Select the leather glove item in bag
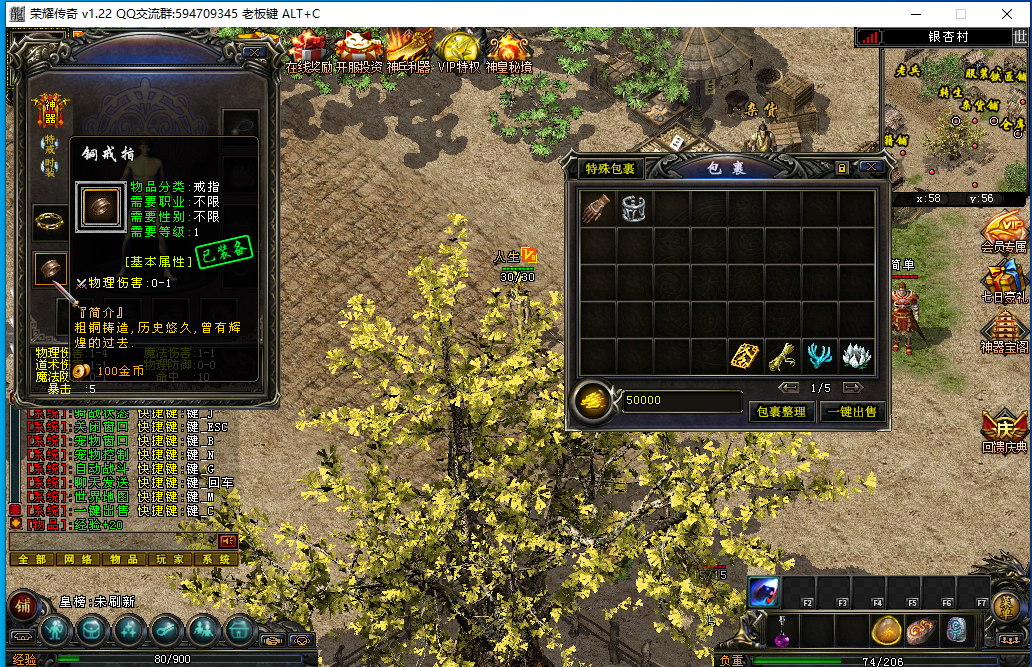Viewport: 1032px width, 667px height. tap(597, 208)
